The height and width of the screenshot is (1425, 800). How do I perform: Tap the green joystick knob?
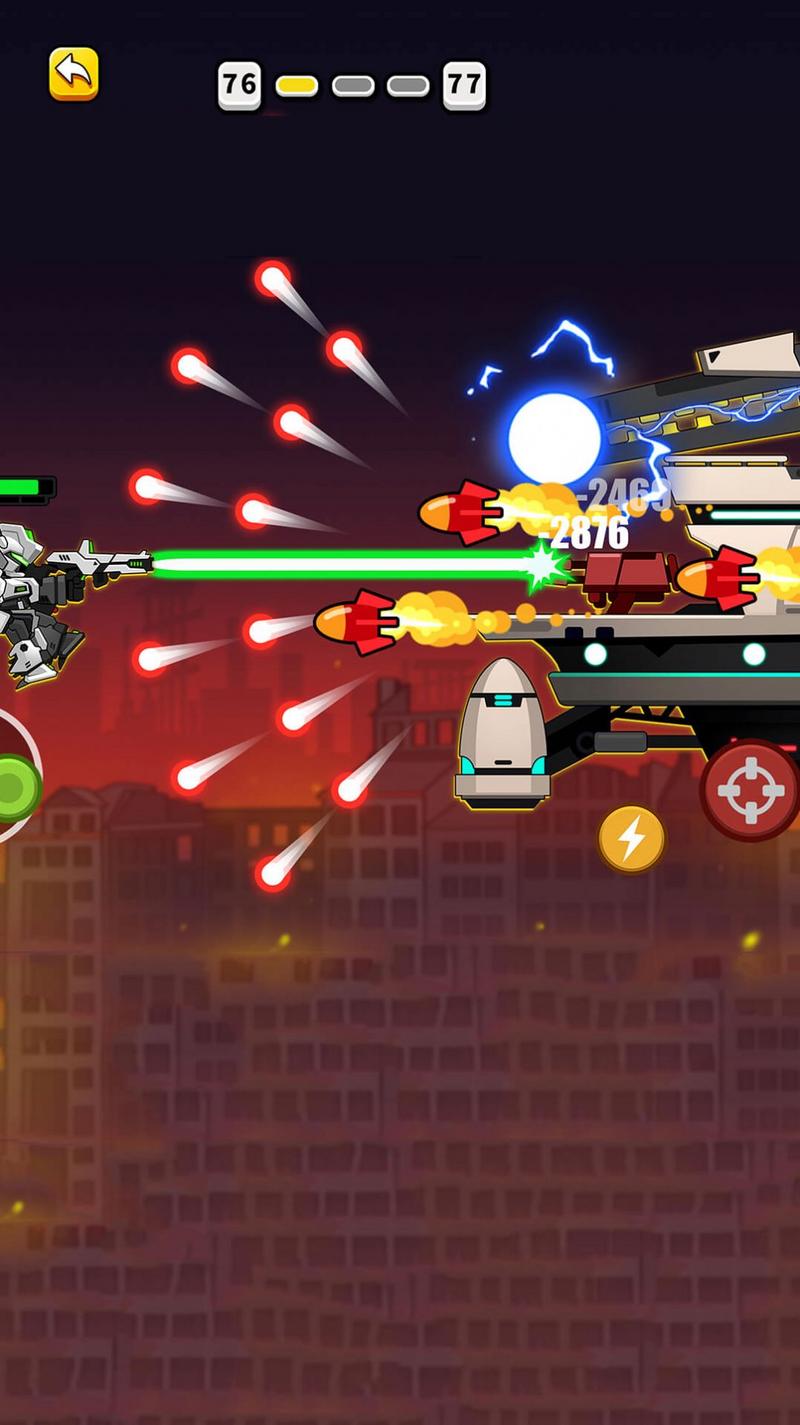(x=15, y=788)
